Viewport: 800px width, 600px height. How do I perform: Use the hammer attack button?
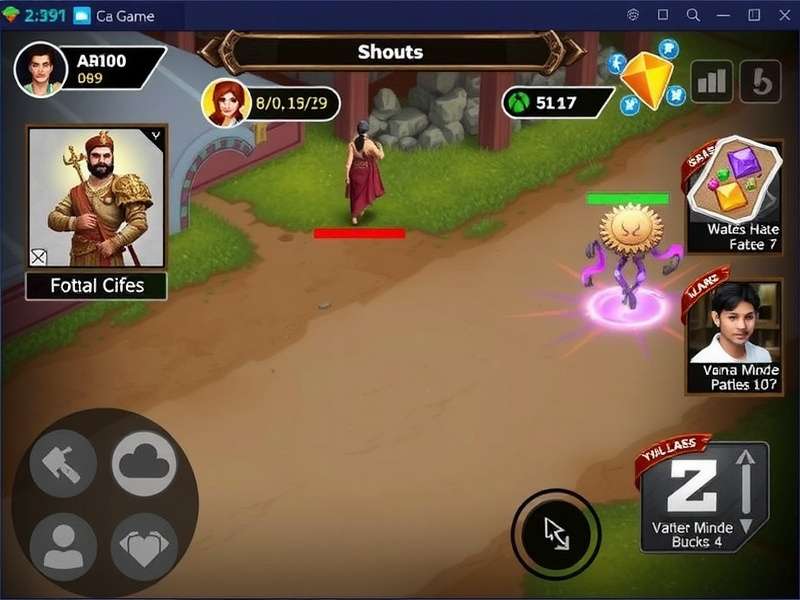click(63, 463)
